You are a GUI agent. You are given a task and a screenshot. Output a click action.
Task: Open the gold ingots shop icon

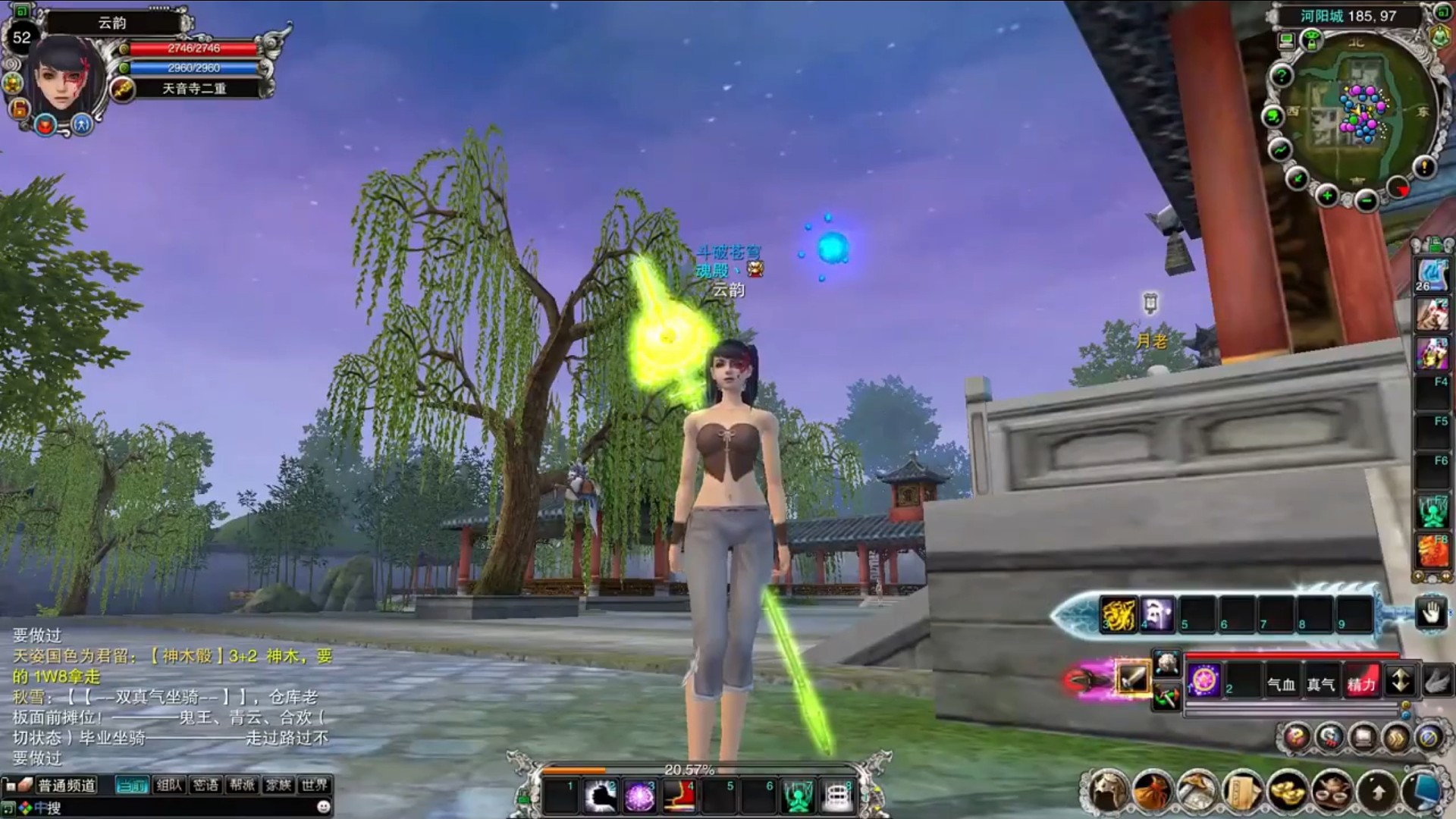[x=1288, y=792]
